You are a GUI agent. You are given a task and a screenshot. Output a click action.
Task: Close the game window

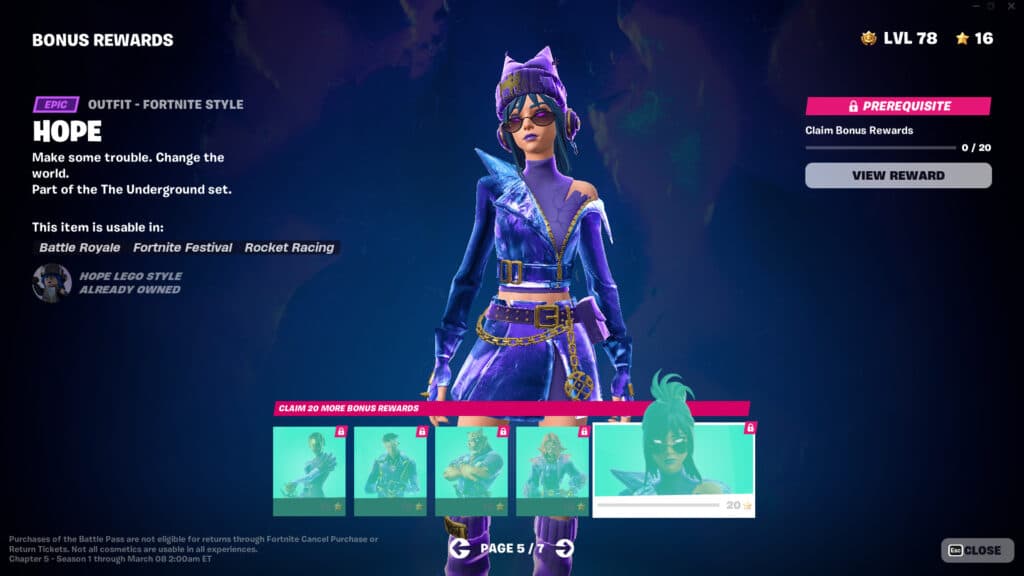(x=1013, y=6)
